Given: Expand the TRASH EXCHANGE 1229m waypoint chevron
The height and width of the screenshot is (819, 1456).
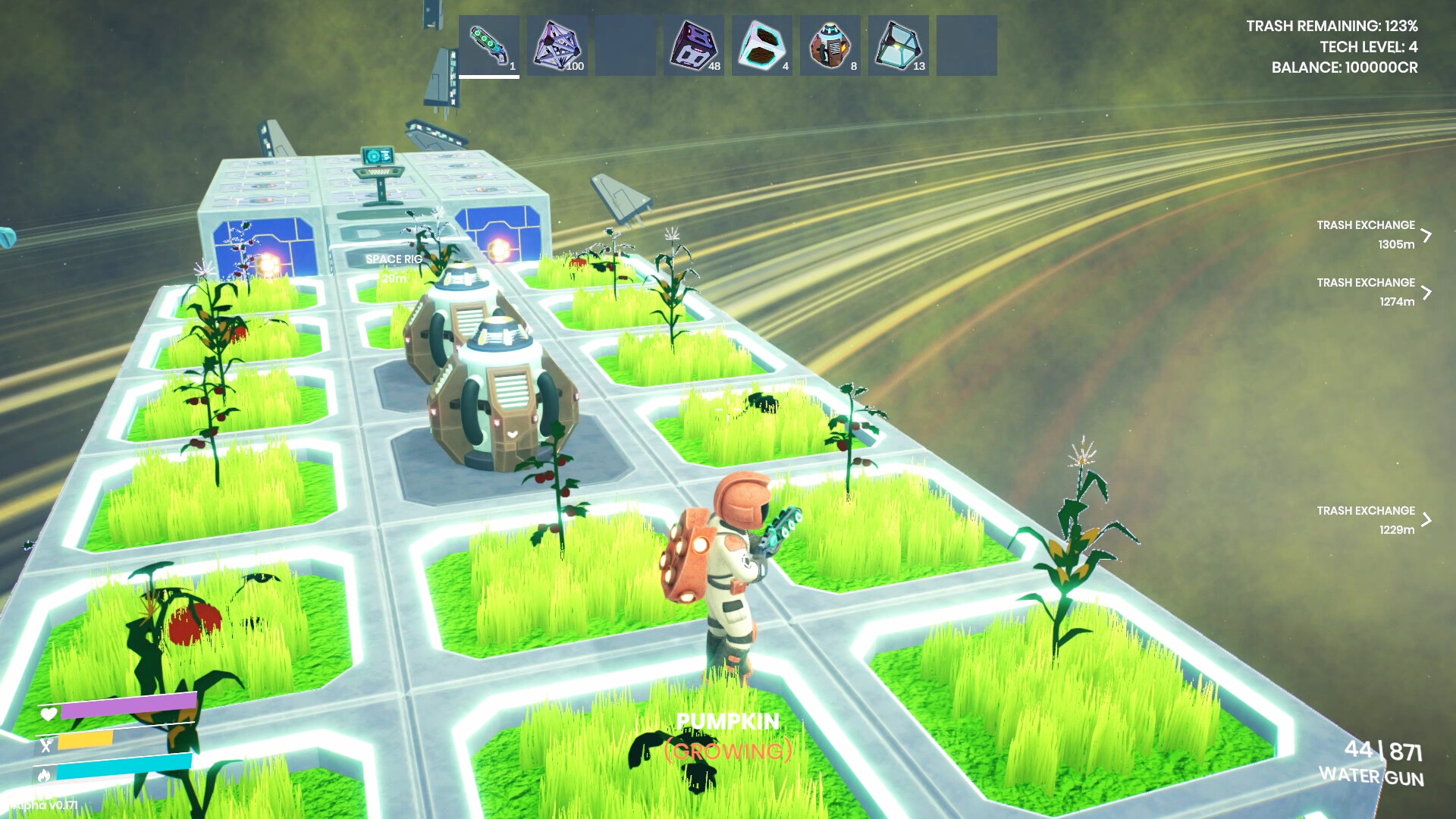Looking at the screenshot, I should pos(1429,518).
